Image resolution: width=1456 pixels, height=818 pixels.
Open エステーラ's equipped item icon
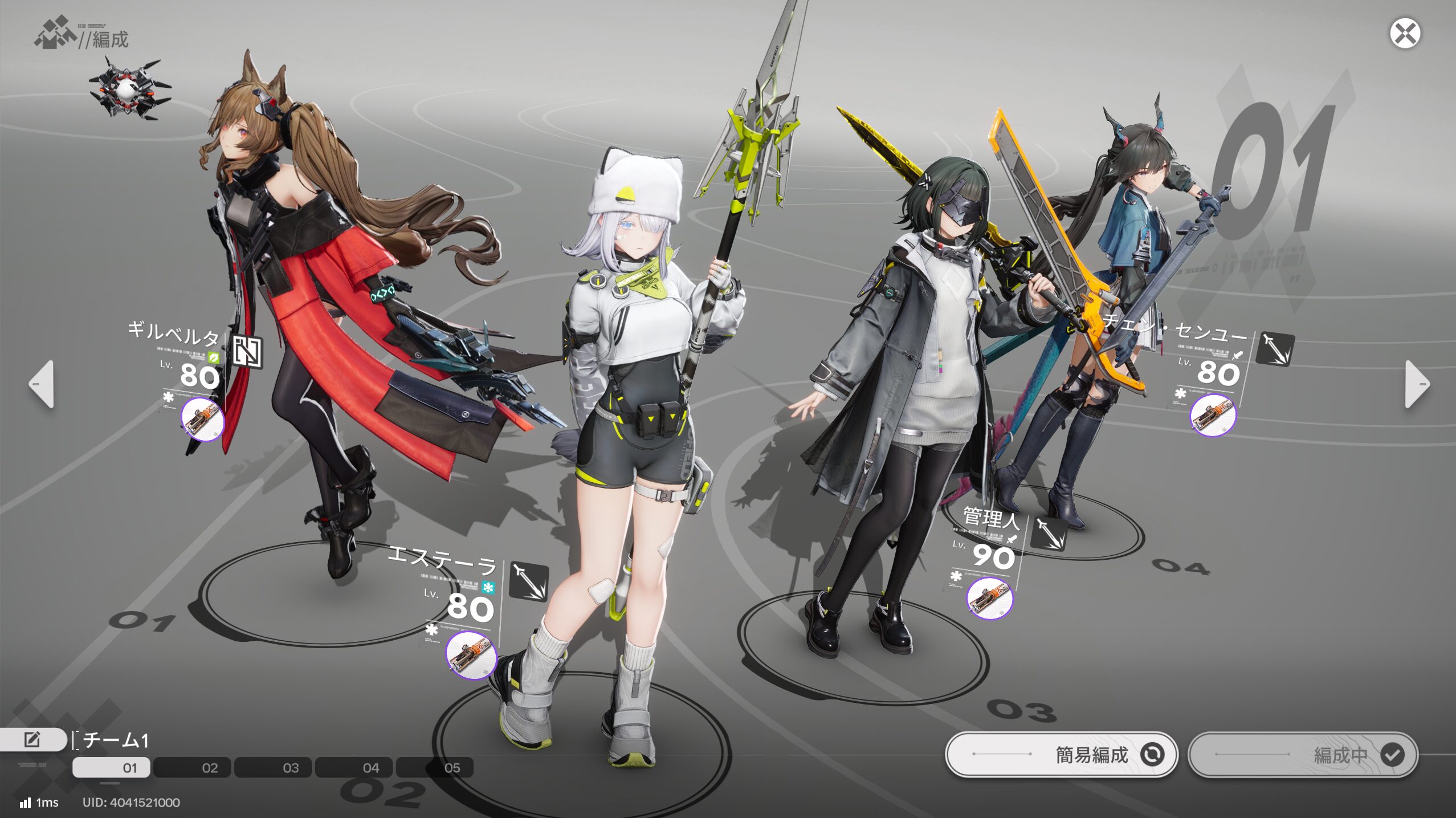point(471,656)
